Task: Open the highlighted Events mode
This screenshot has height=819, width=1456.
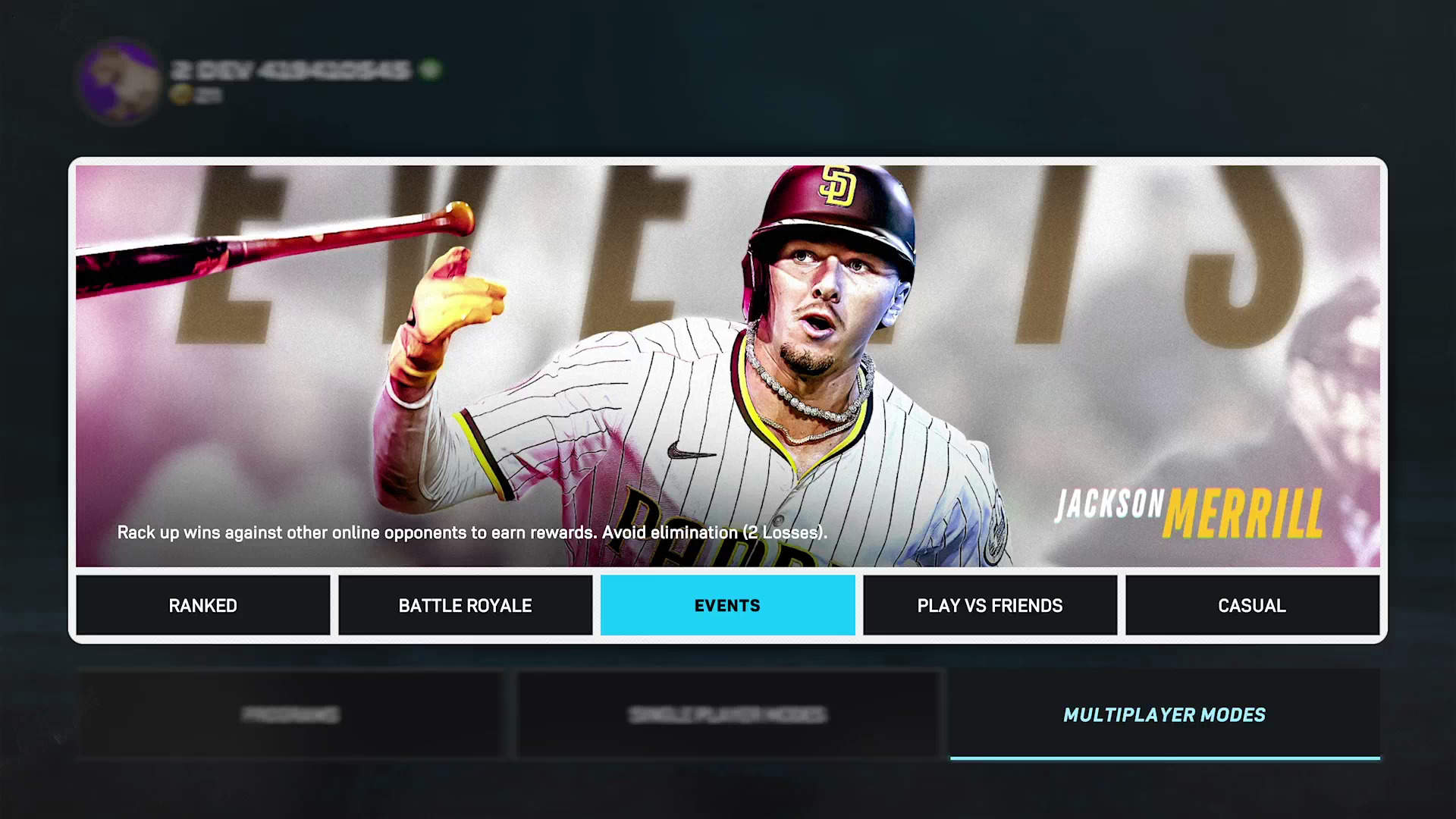Action: coord(727,605)
